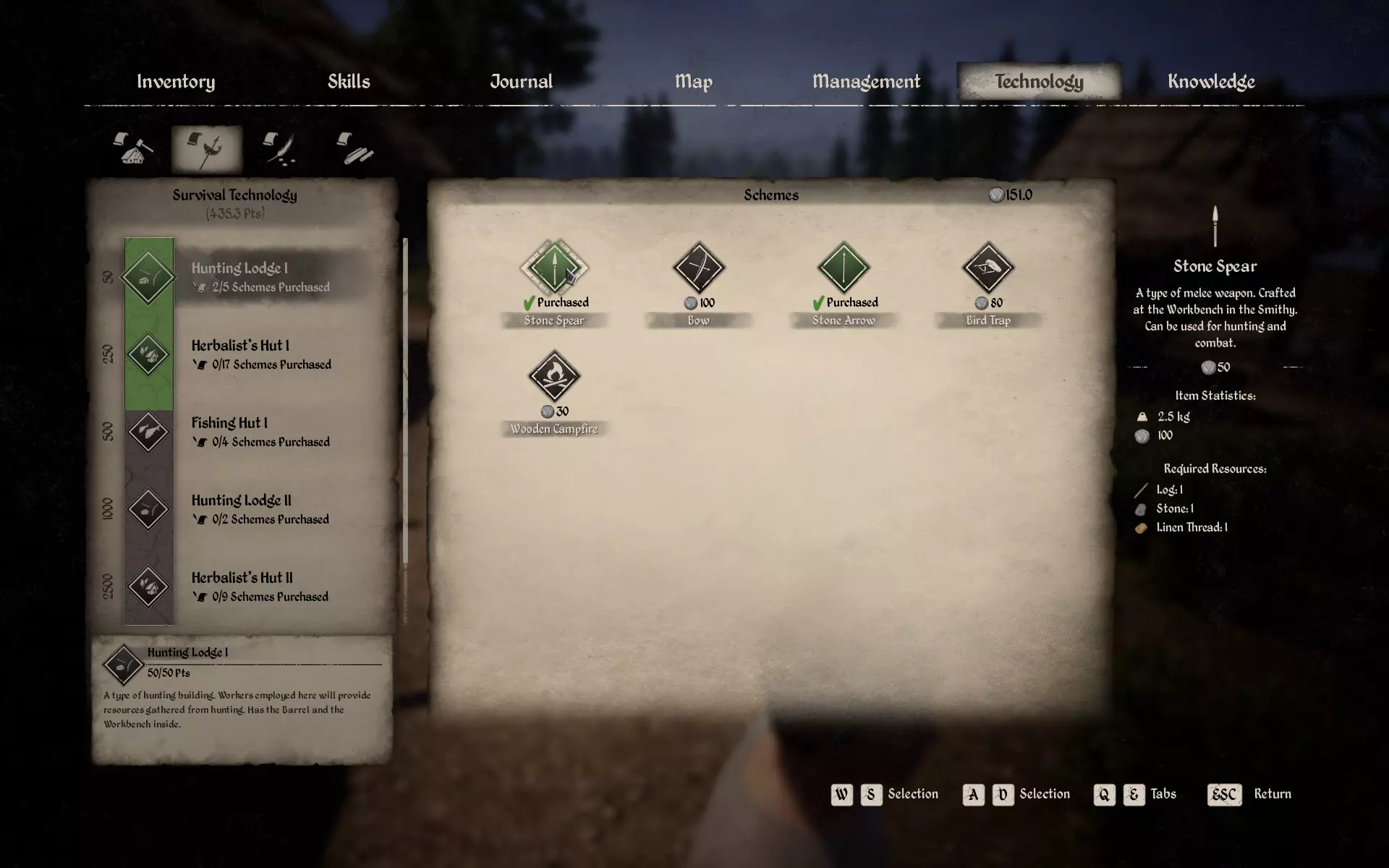Choose the Bow scheme costing 100
The image size is (1389, 868).
click(x=699, y=268)
